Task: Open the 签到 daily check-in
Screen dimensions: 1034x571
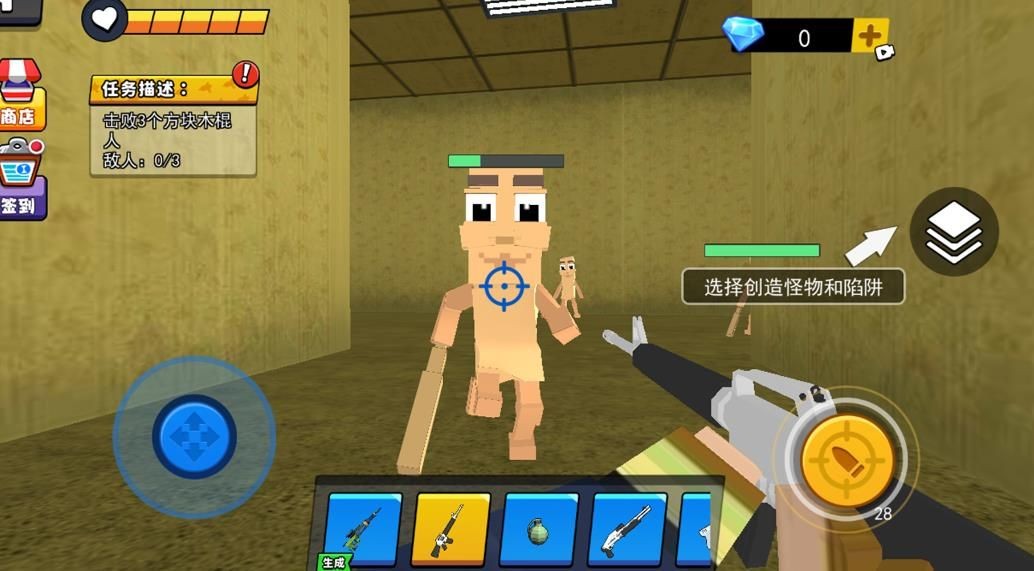Action: click(x=20, y=180)
